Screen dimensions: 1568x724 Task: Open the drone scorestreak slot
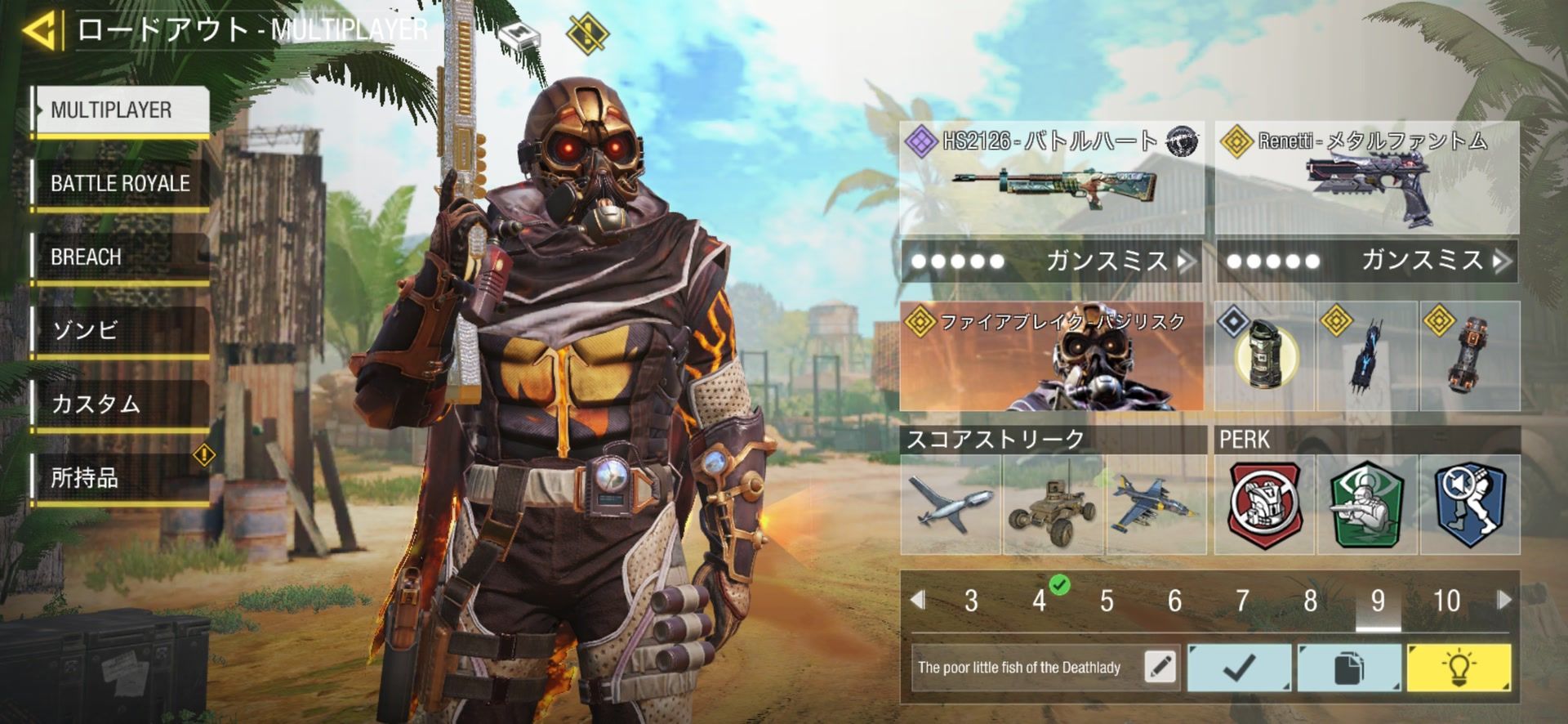pyautogui.click(x=951, y=504)
